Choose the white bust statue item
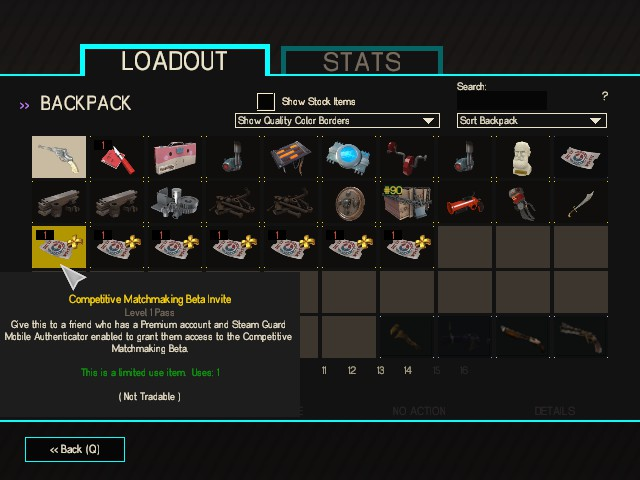This screenshot has width=640, height=480. point(524,157)
